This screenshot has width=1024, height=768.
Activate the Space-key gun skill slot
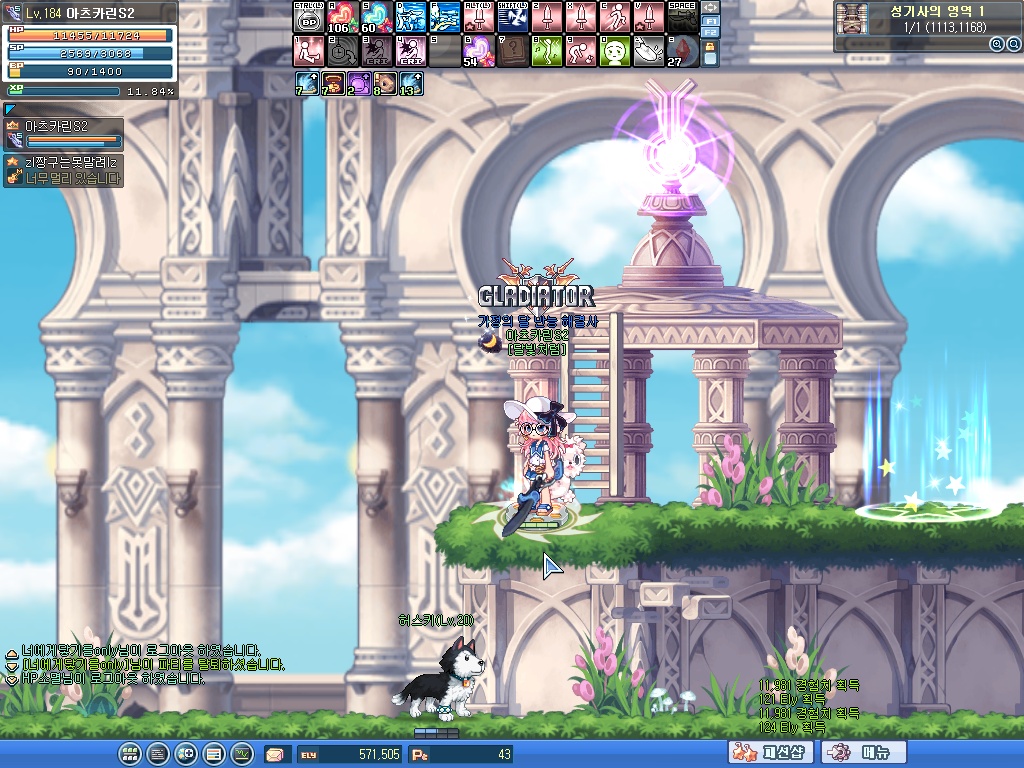pyautogui.click(x=682, y=18)
